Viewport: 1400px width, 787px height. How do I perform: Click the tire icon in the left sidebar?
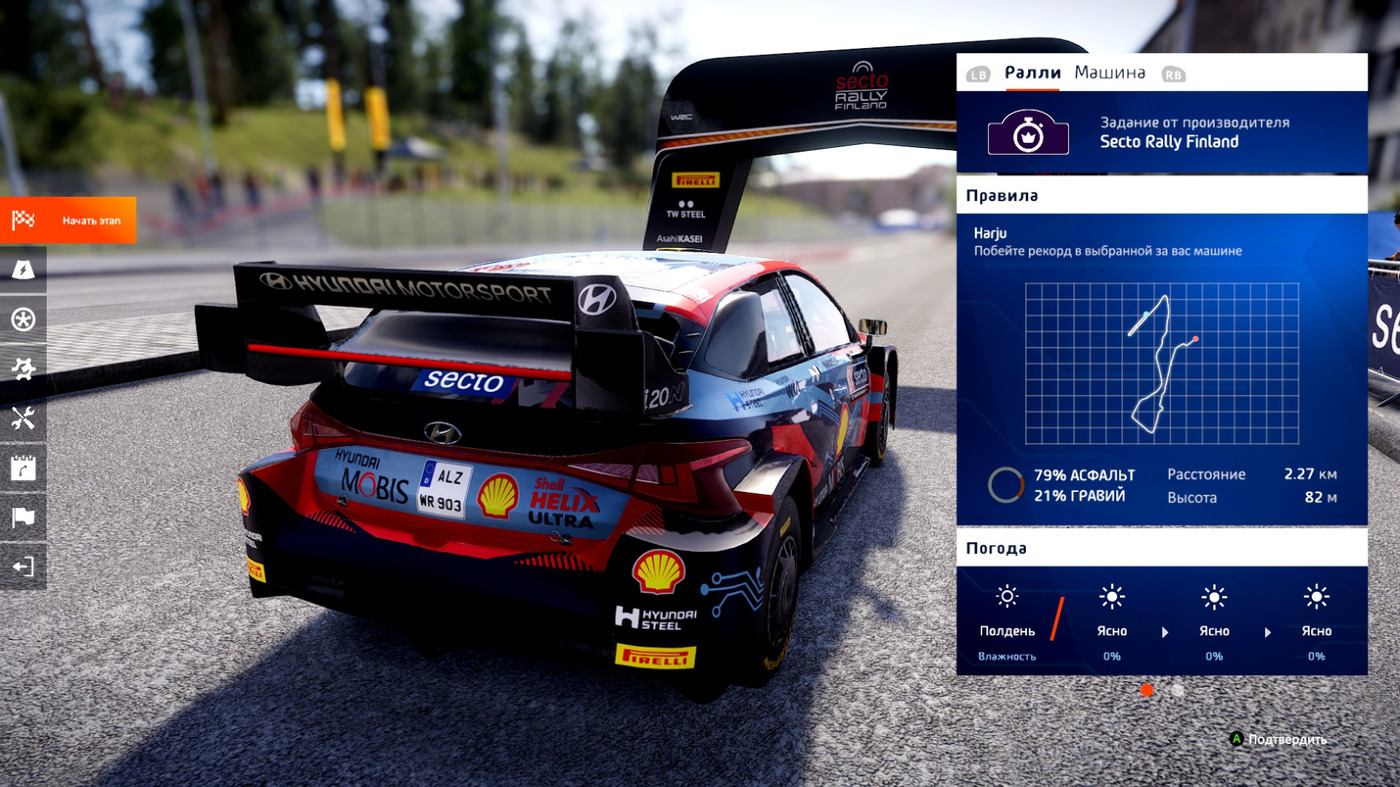[x=22, y=318]
